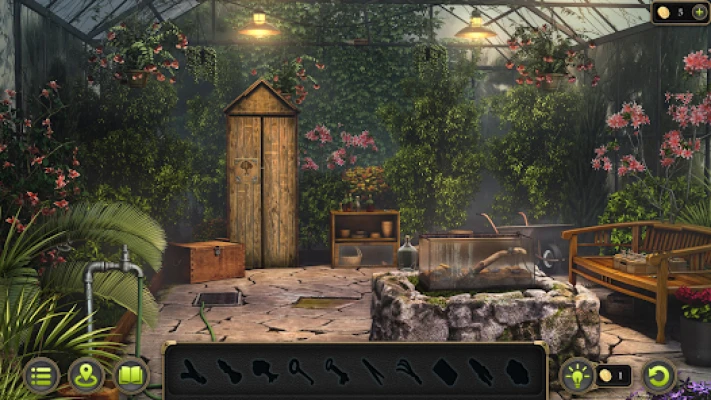Open the list menu button

point(41,375)
